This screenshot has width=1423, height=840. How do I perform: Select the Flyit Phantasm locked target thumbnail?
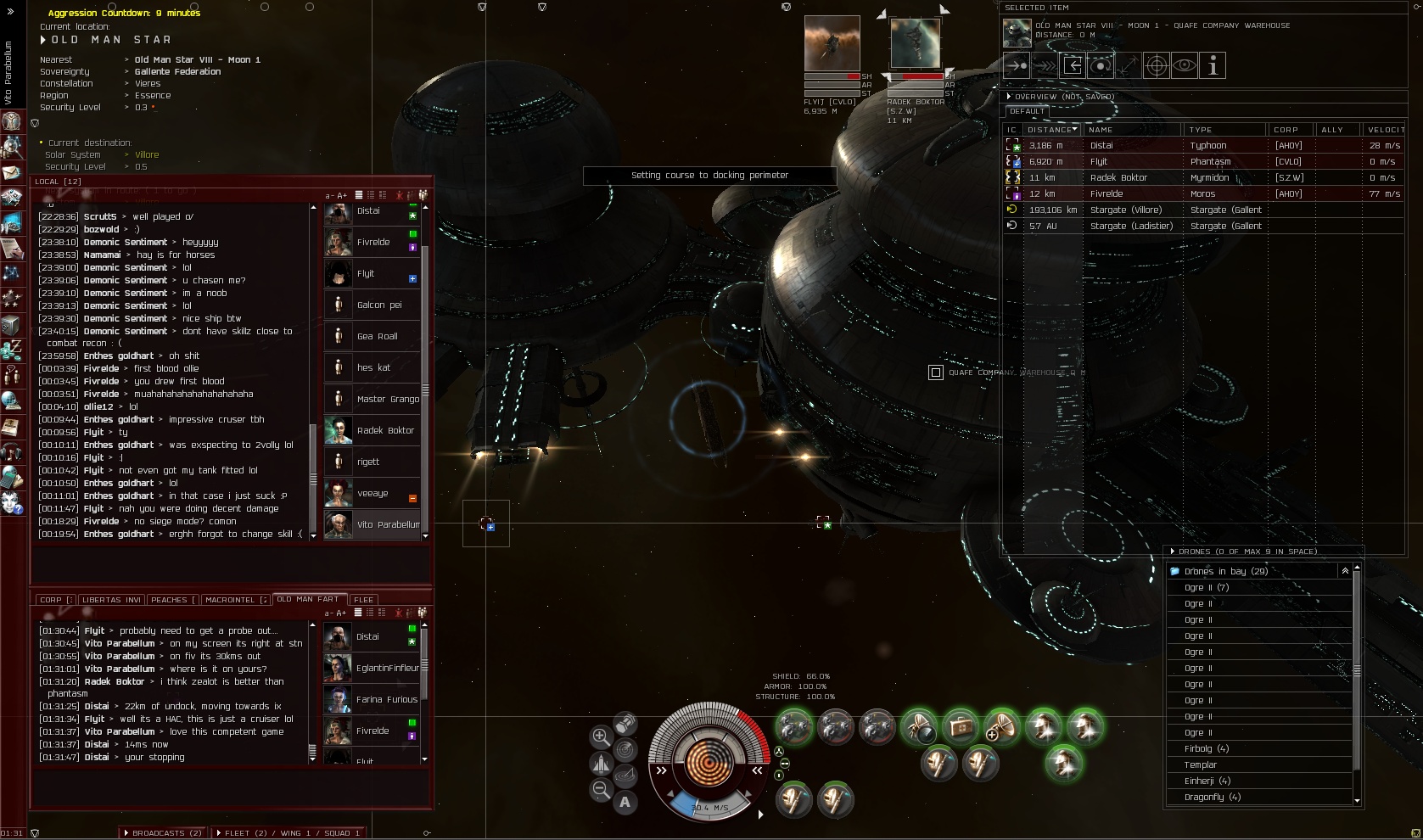coord(832,44)
